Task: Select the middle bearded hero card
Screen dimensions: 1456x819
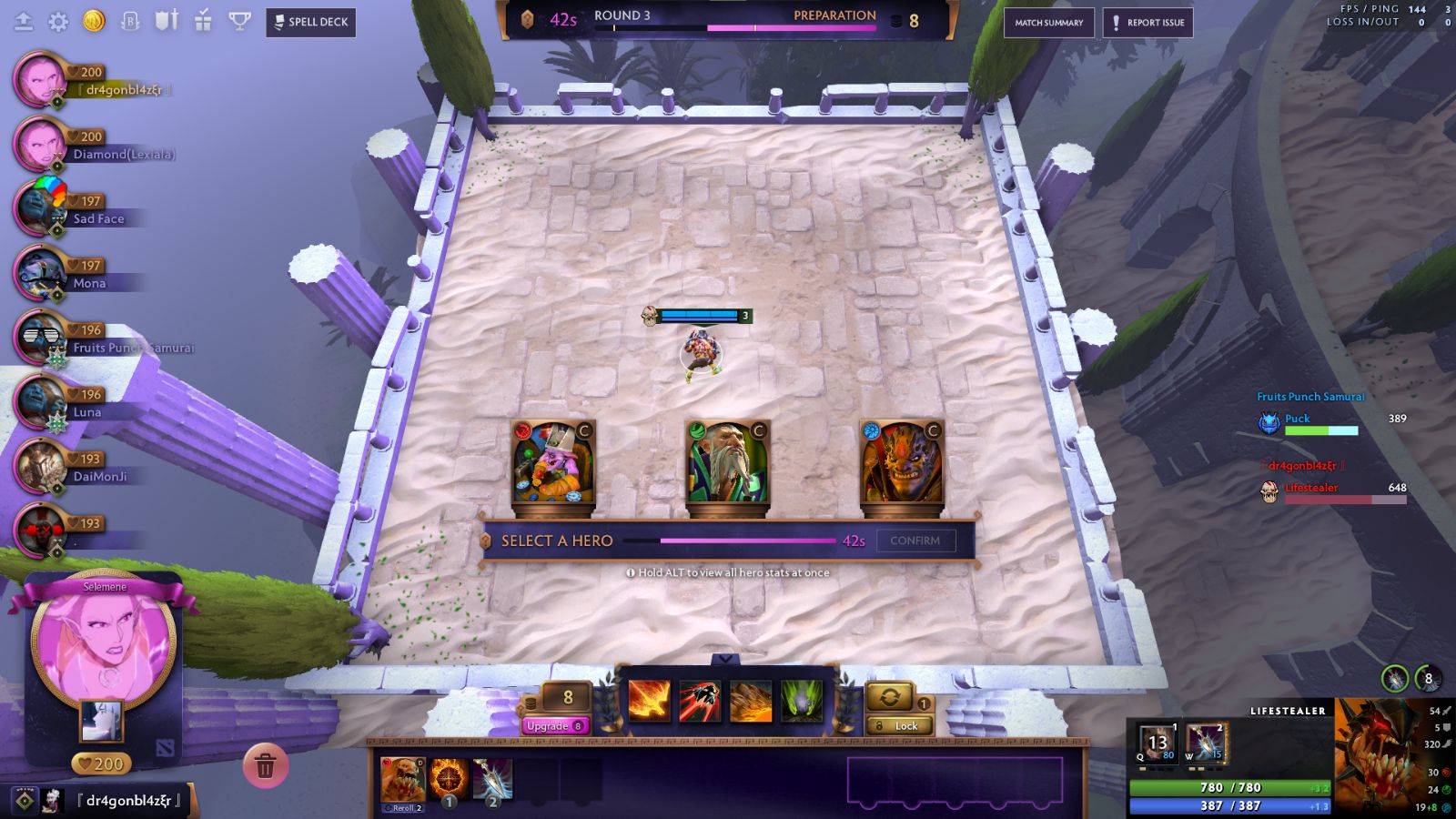Action: point(729,464)
